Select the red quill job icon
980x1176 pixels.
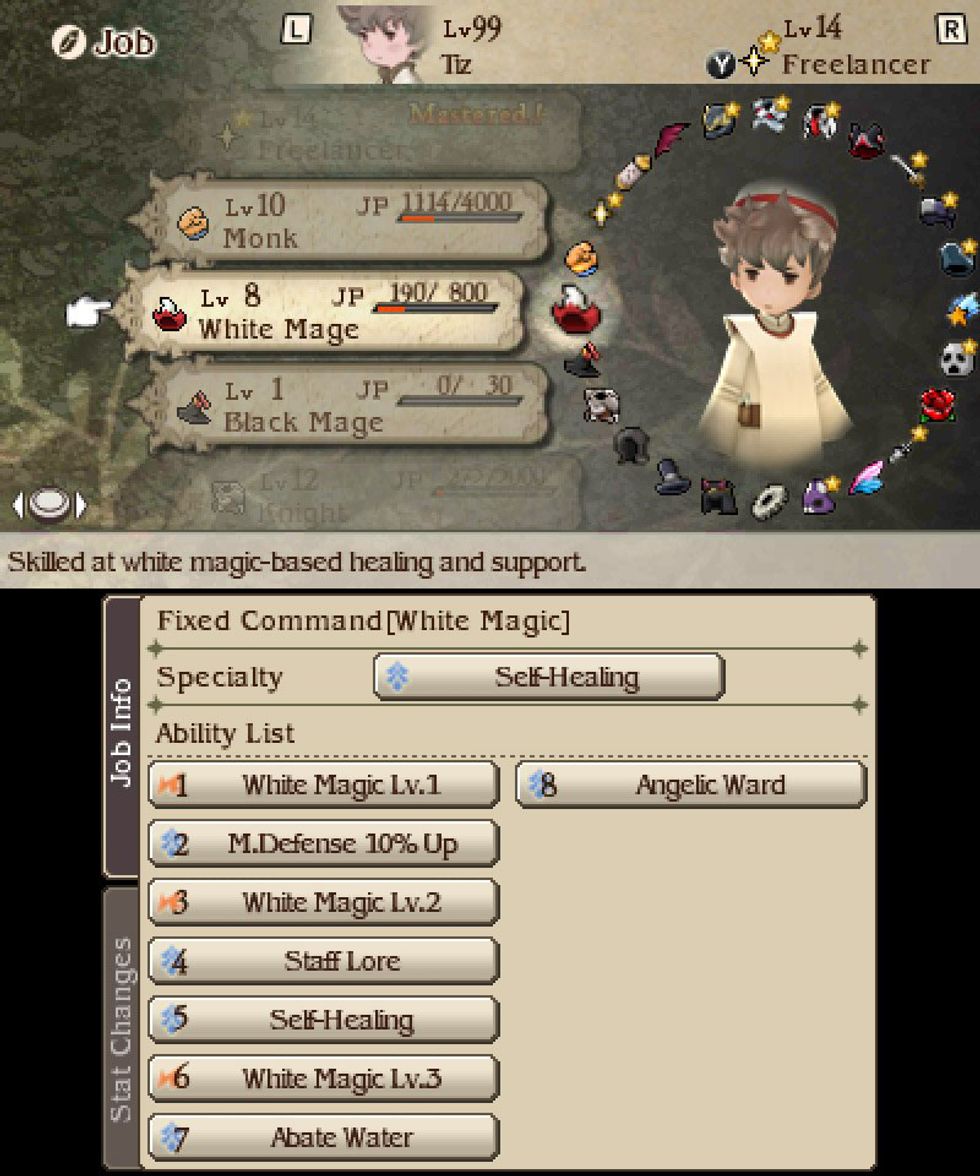click(x=672, y=139)
